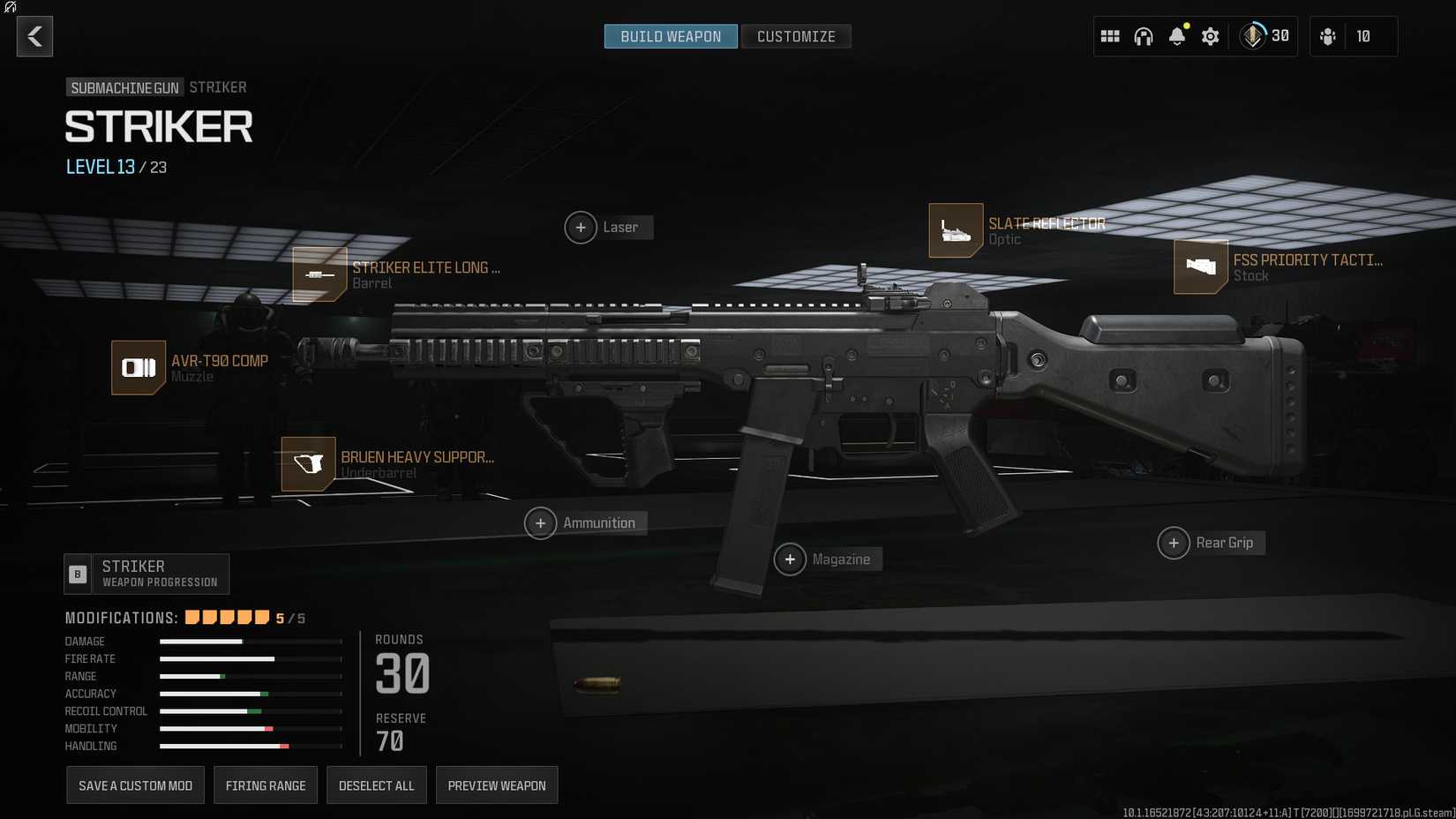Select the Build Weapon tab

[670, 36]
